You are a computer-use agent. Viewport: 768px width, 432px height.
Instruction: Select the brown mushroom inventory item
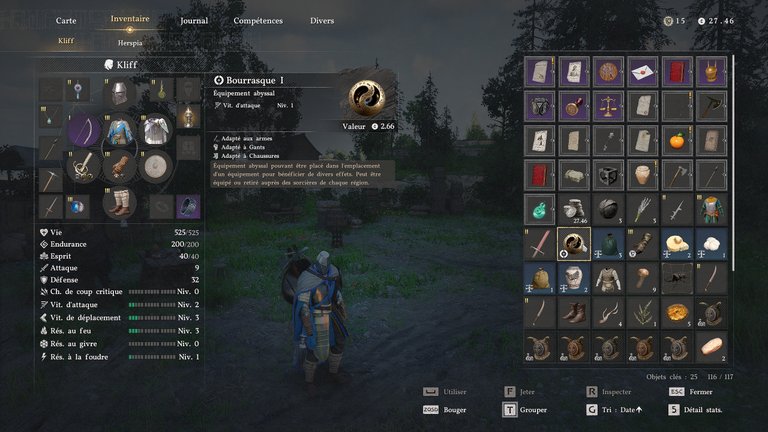pos(641,277)
